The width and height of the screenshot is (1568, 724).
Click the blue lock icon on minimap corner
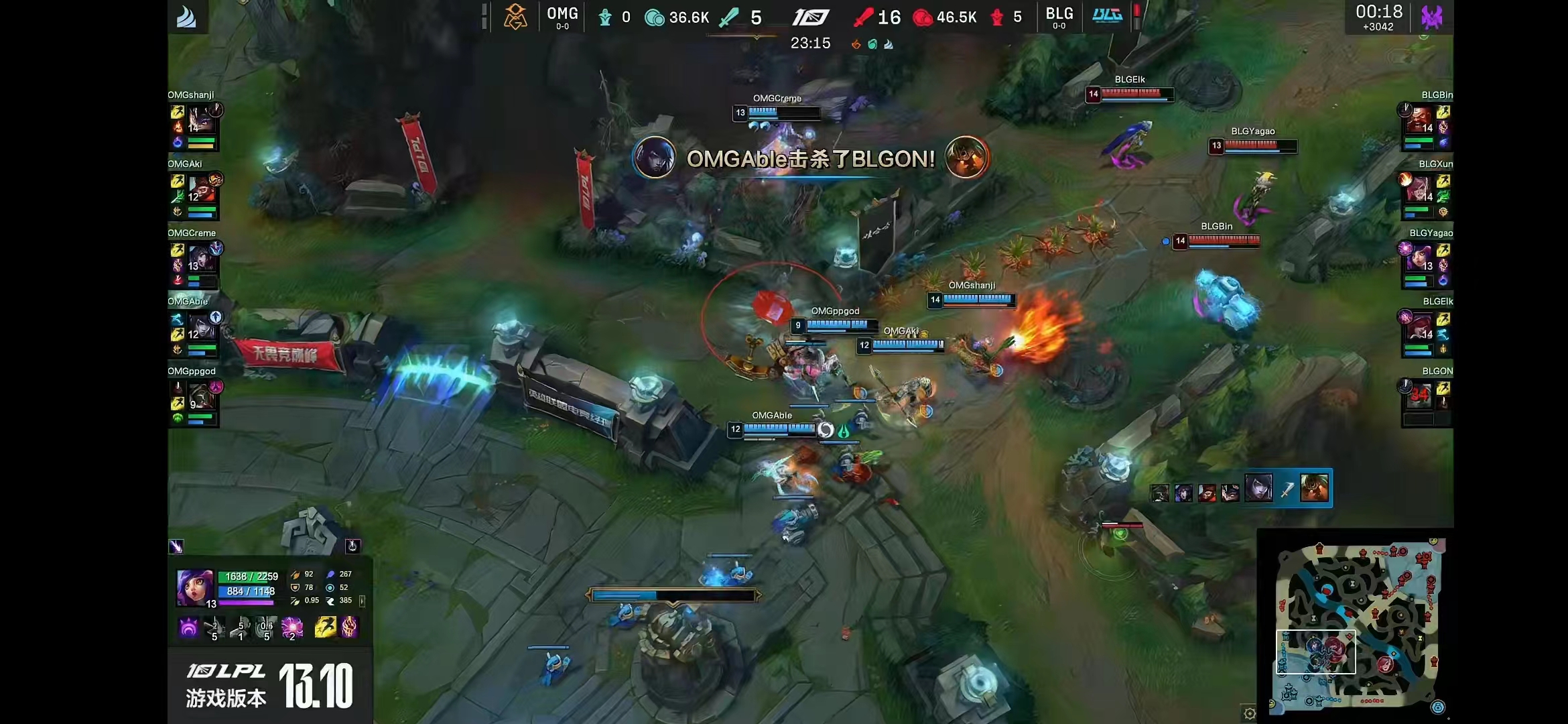pyautogui.click(x=1438, y=707)
